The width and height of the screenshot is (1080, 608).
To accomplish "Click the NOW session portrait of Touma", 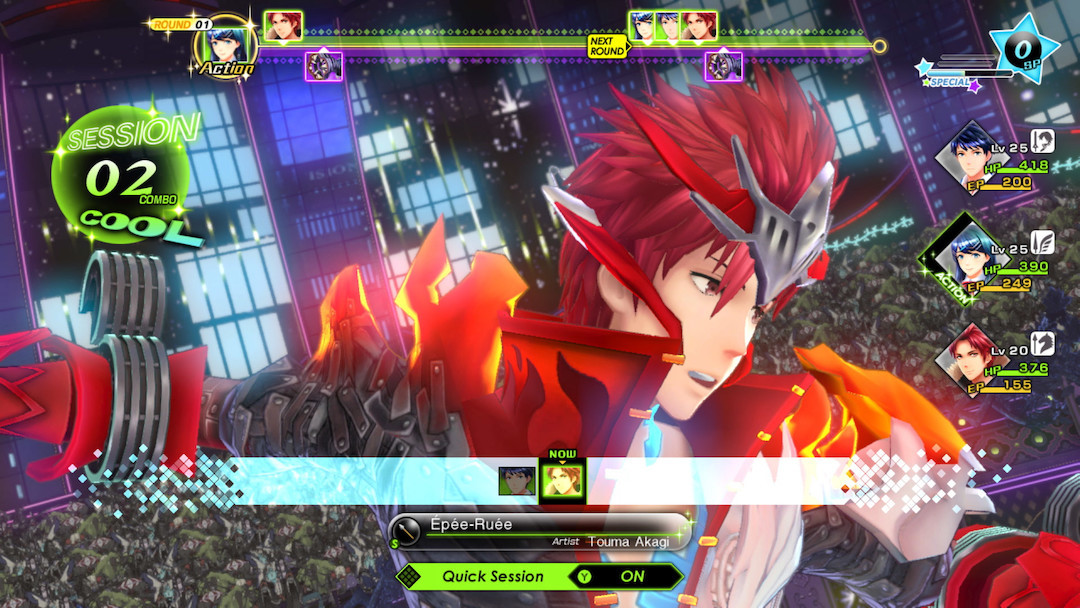I will [x=562, y=479].
